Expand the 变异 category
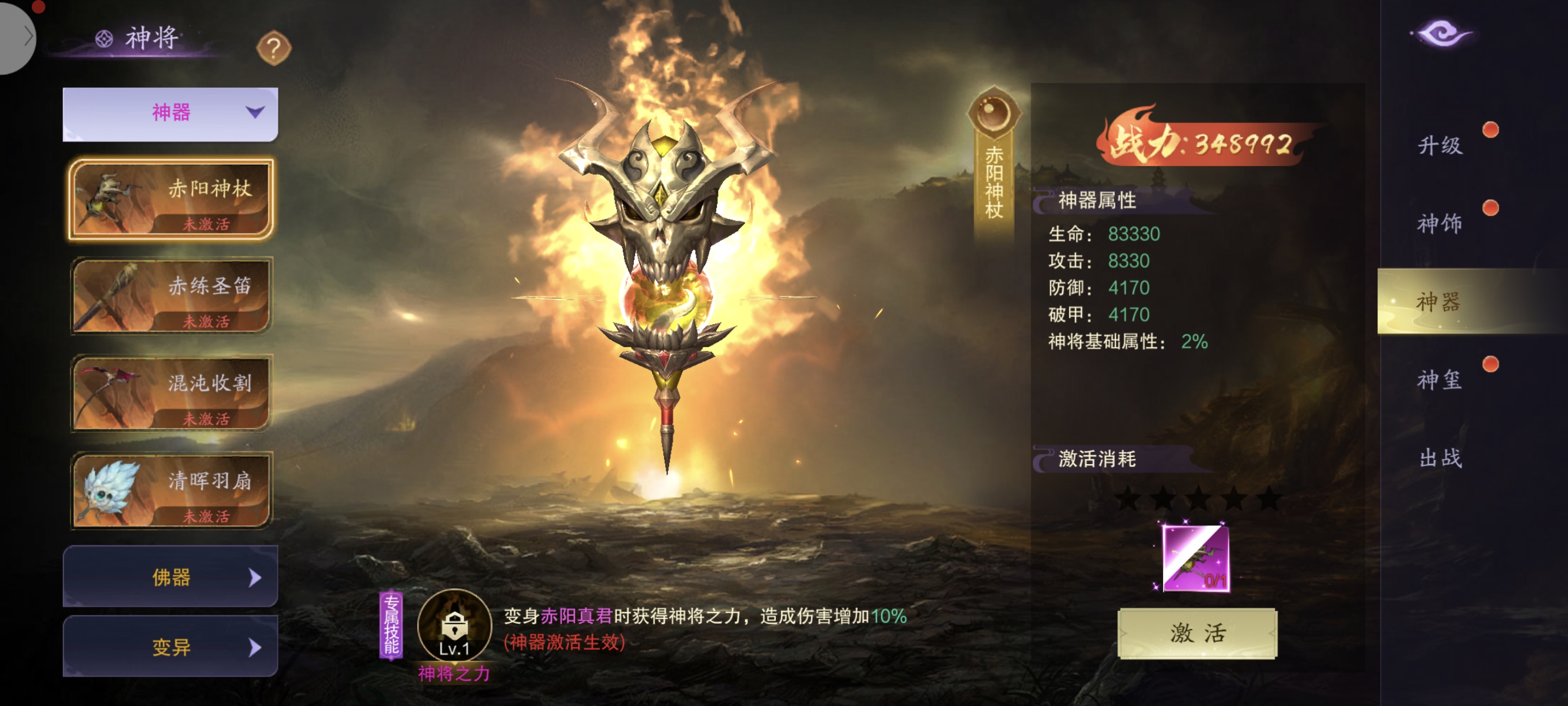The height and width of the screenshot is (706, 1568). click(171, 647)
